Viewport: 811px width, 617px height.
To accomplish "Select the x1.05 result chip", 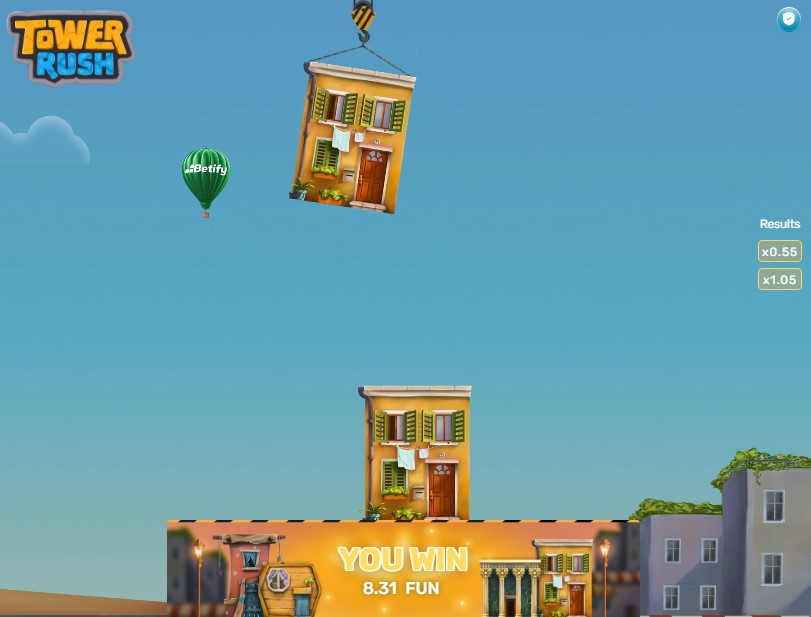I will tap(779, 280).
